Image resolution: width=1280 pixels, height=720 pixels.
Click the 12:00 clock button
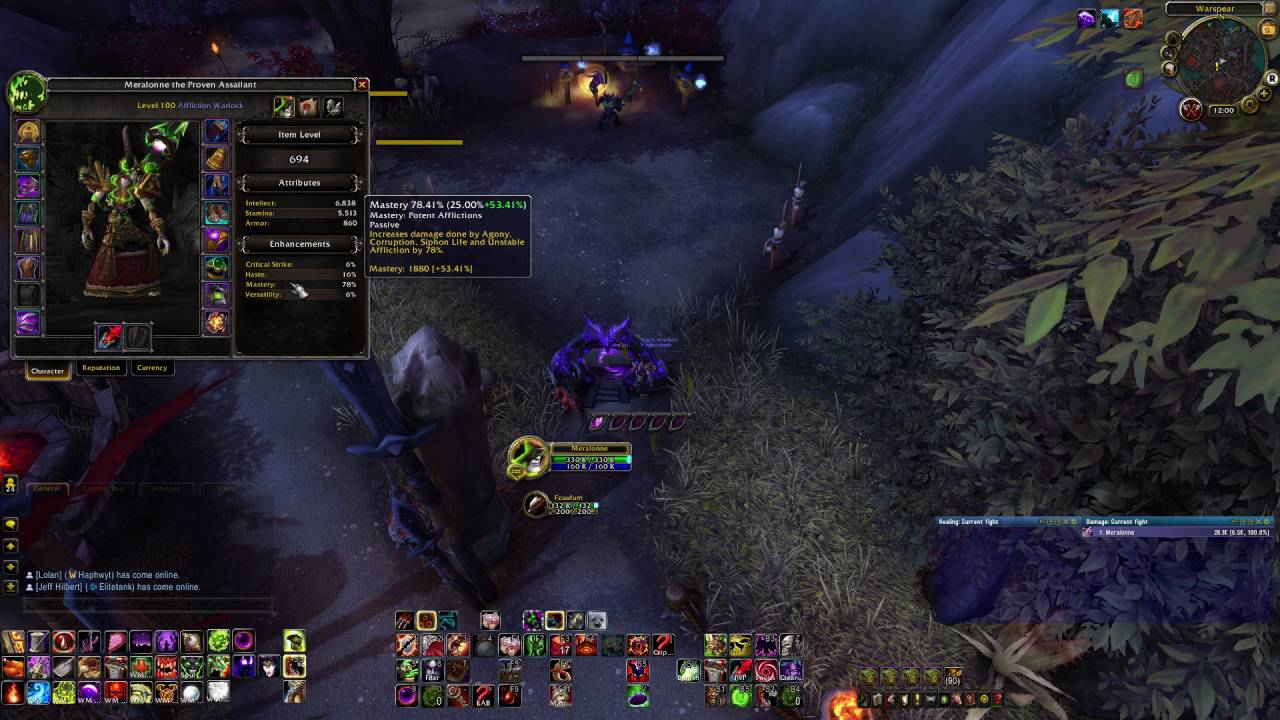(1223, 110)
